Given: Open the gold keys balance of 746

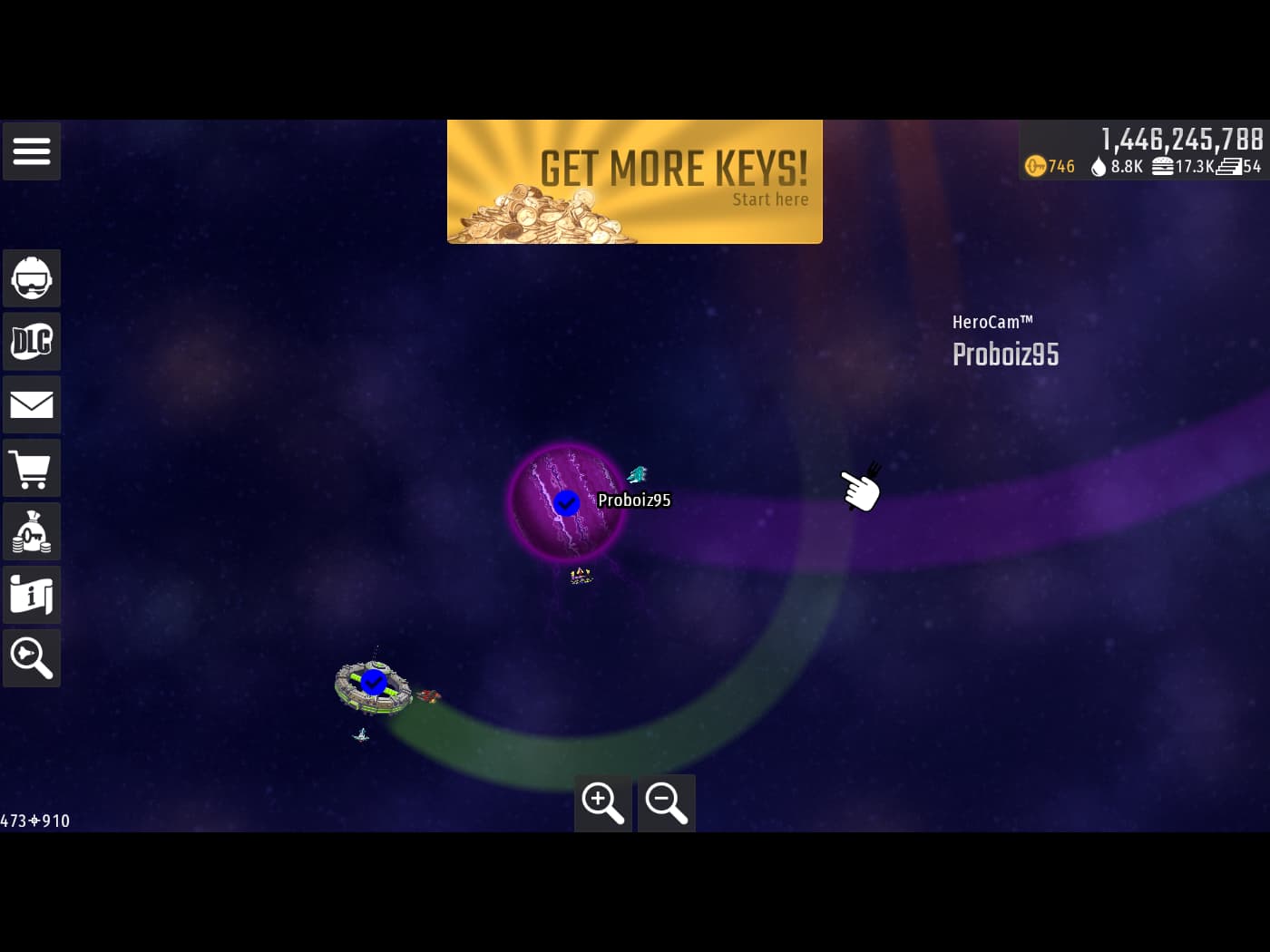Looking at the screenshot, I should (x=1050, y=166).
